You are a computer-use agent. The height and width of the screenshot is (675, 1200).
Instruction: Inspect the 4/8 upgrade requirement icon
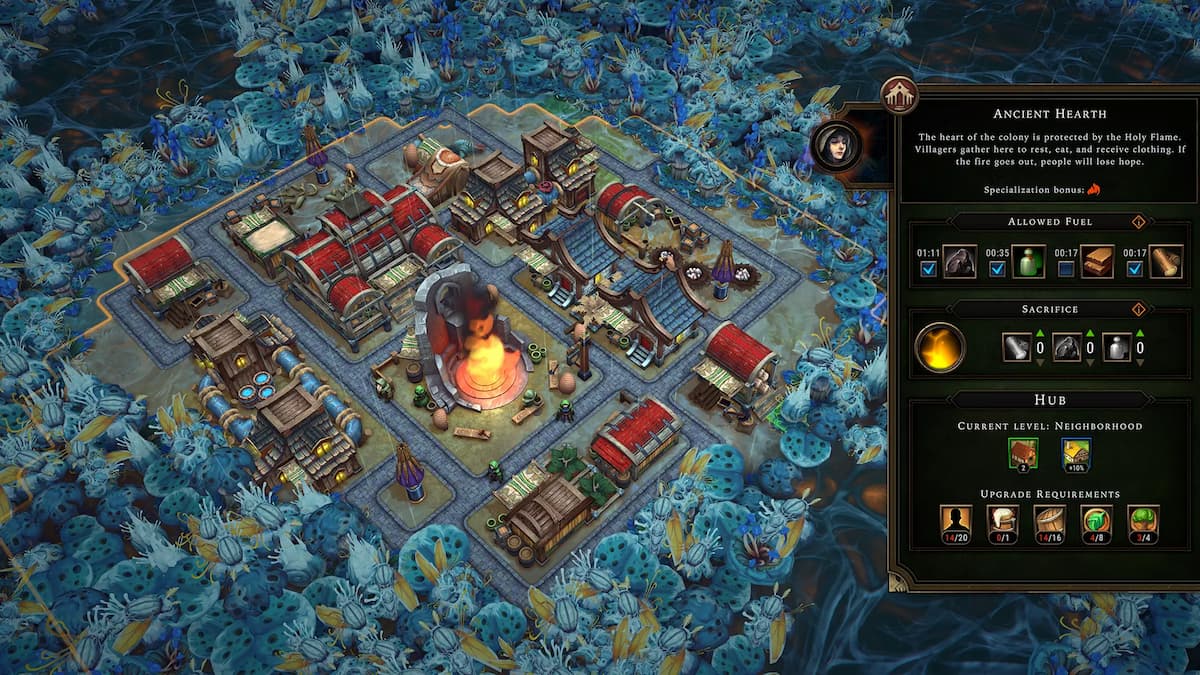(x=1096, y=524)
